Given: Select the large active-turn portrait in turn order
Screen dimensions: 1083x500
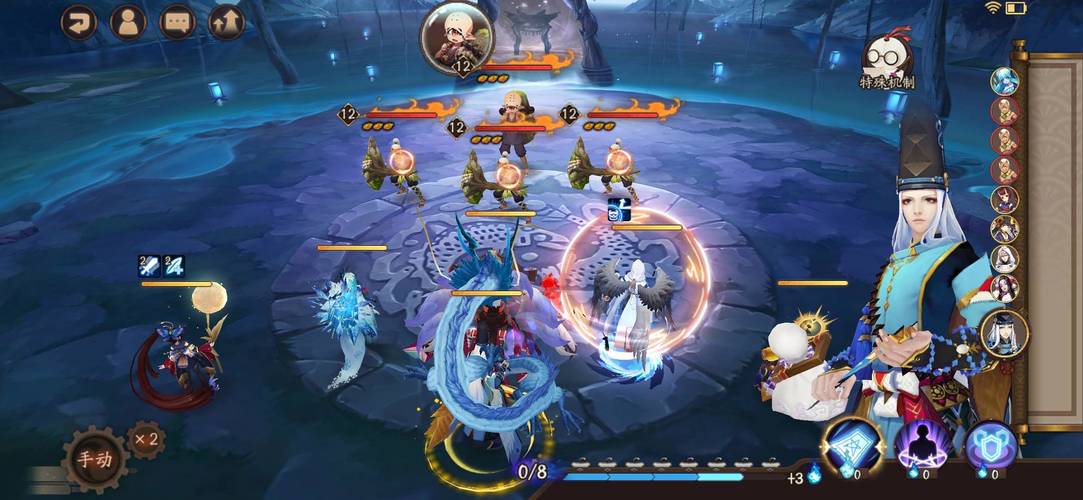Looking at the screenshot, I should point(1003,333).
